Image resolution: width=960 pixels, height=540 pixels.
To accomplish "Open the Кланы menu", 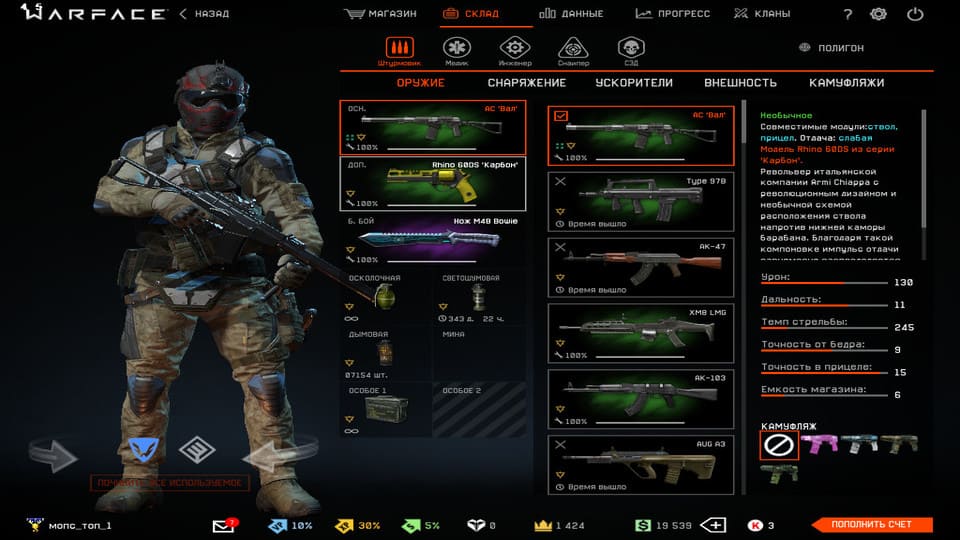I will pyautogui.click(x=761, y=14).
